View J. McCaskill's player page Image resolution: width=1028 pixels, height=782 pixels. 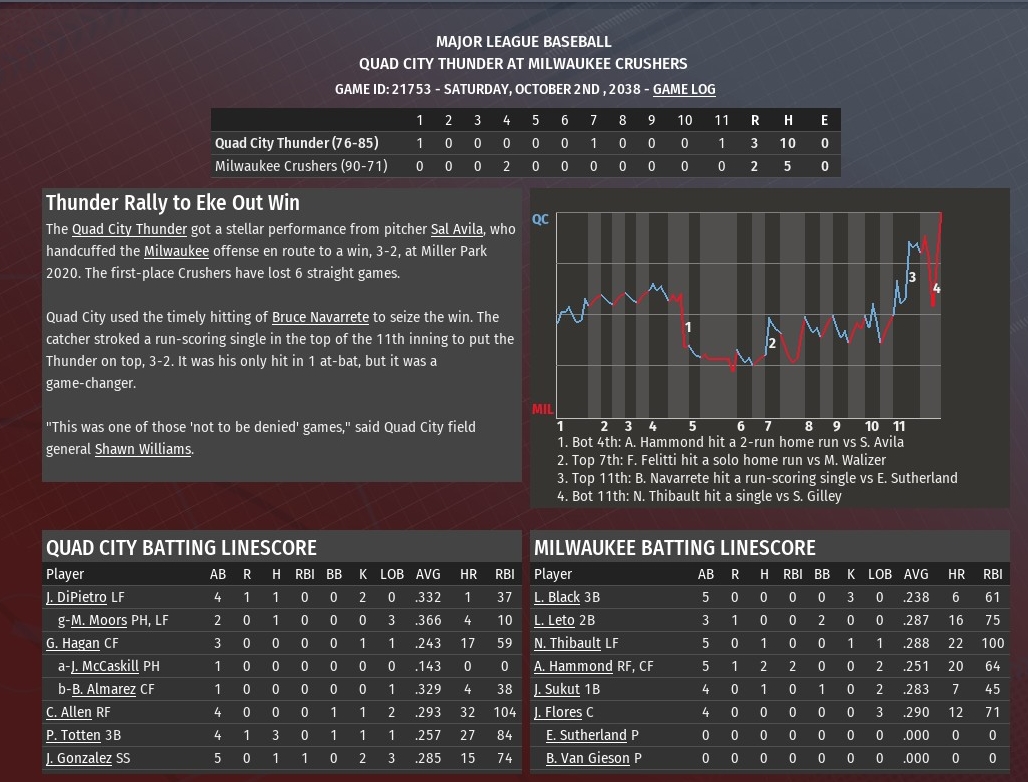click(x=105, y=666)
